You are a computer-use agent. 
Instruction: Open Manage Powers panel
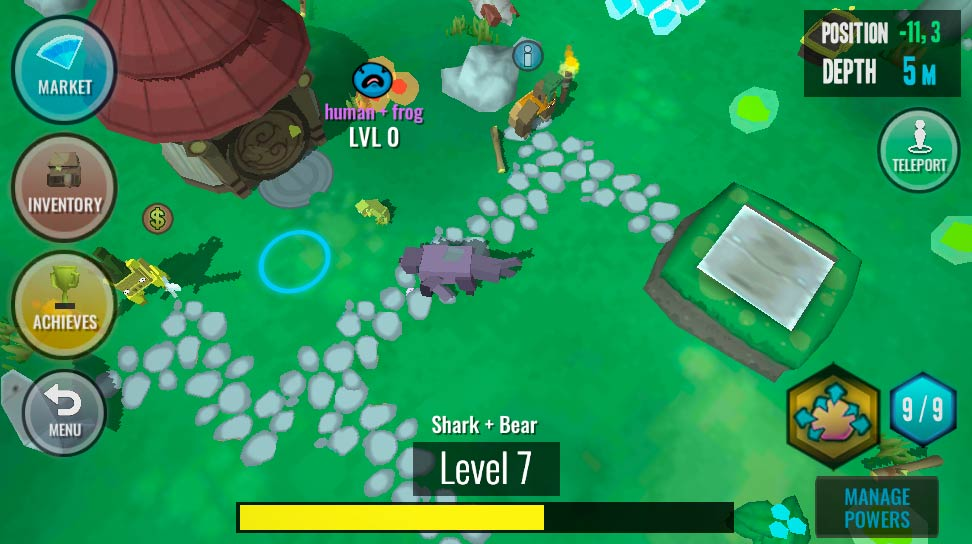[x=877, y=508]
